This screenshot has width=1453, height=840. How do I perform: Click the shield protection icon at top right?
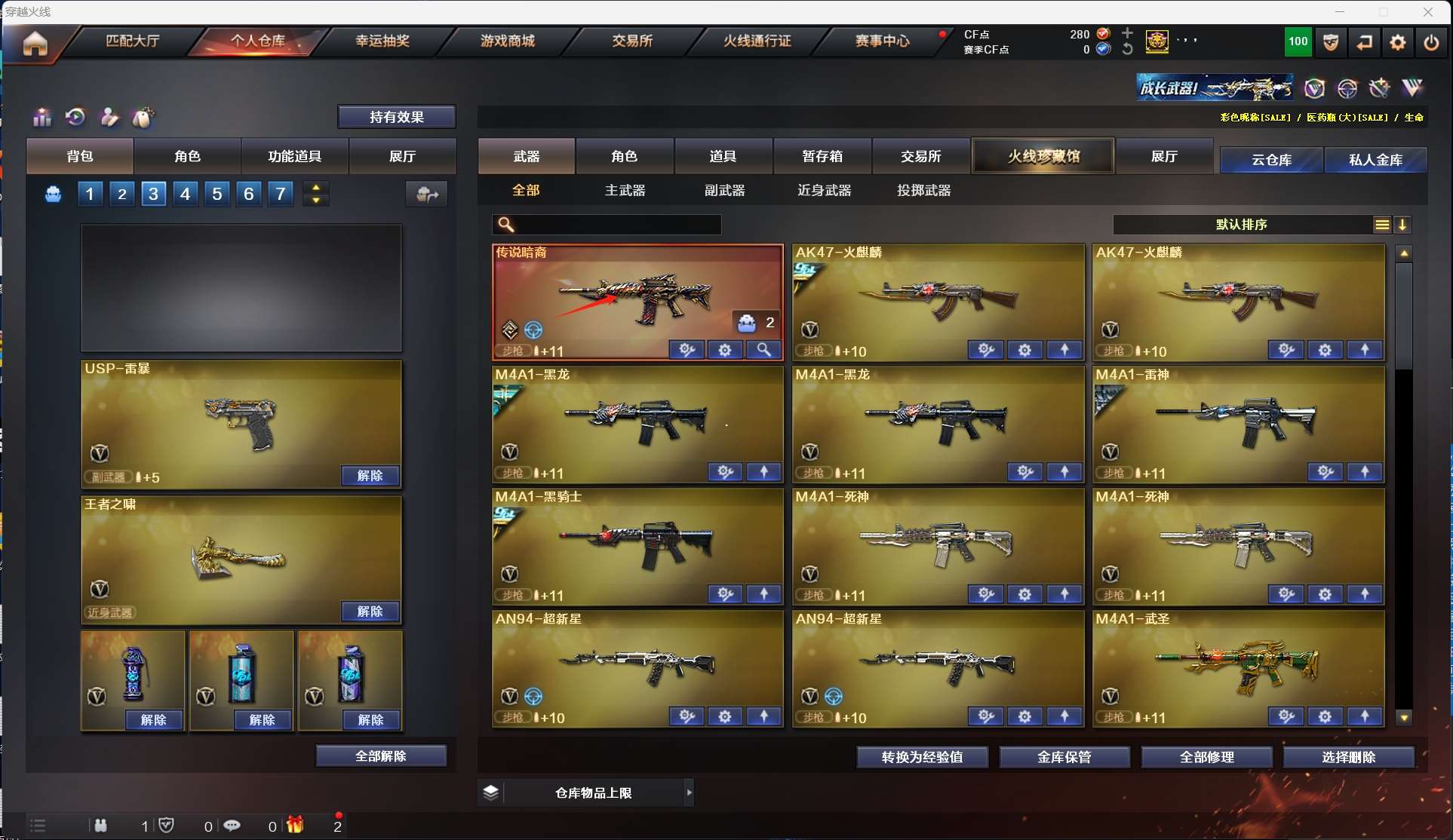click(x=1330, y=42)
